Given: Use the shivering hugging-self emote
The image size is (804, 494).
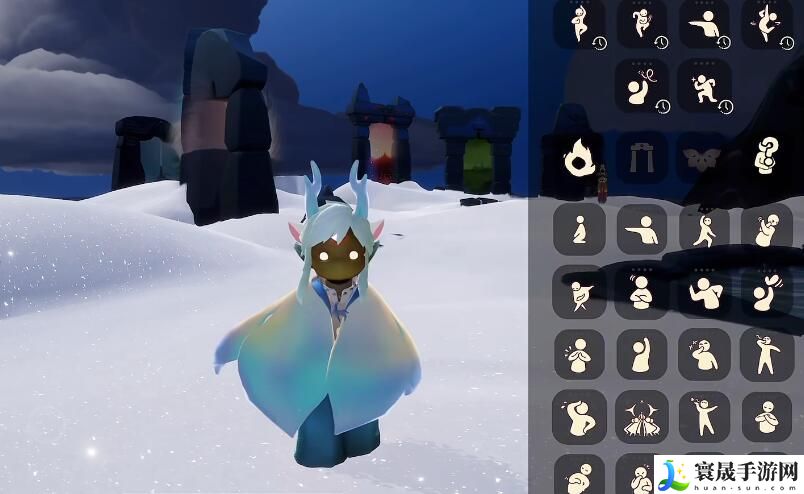Looking at the screenshot, I should (767, 228).
